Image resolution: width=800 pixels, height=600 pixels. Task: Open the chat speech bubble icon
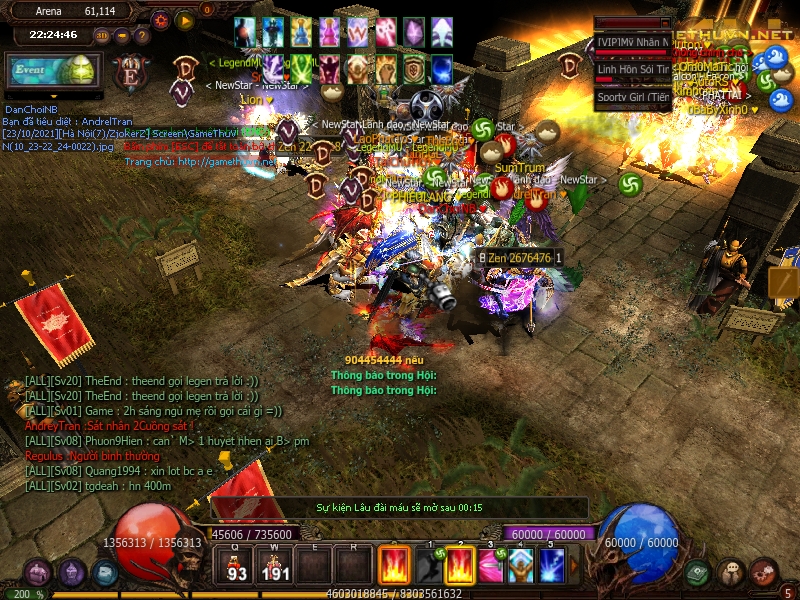731,573
